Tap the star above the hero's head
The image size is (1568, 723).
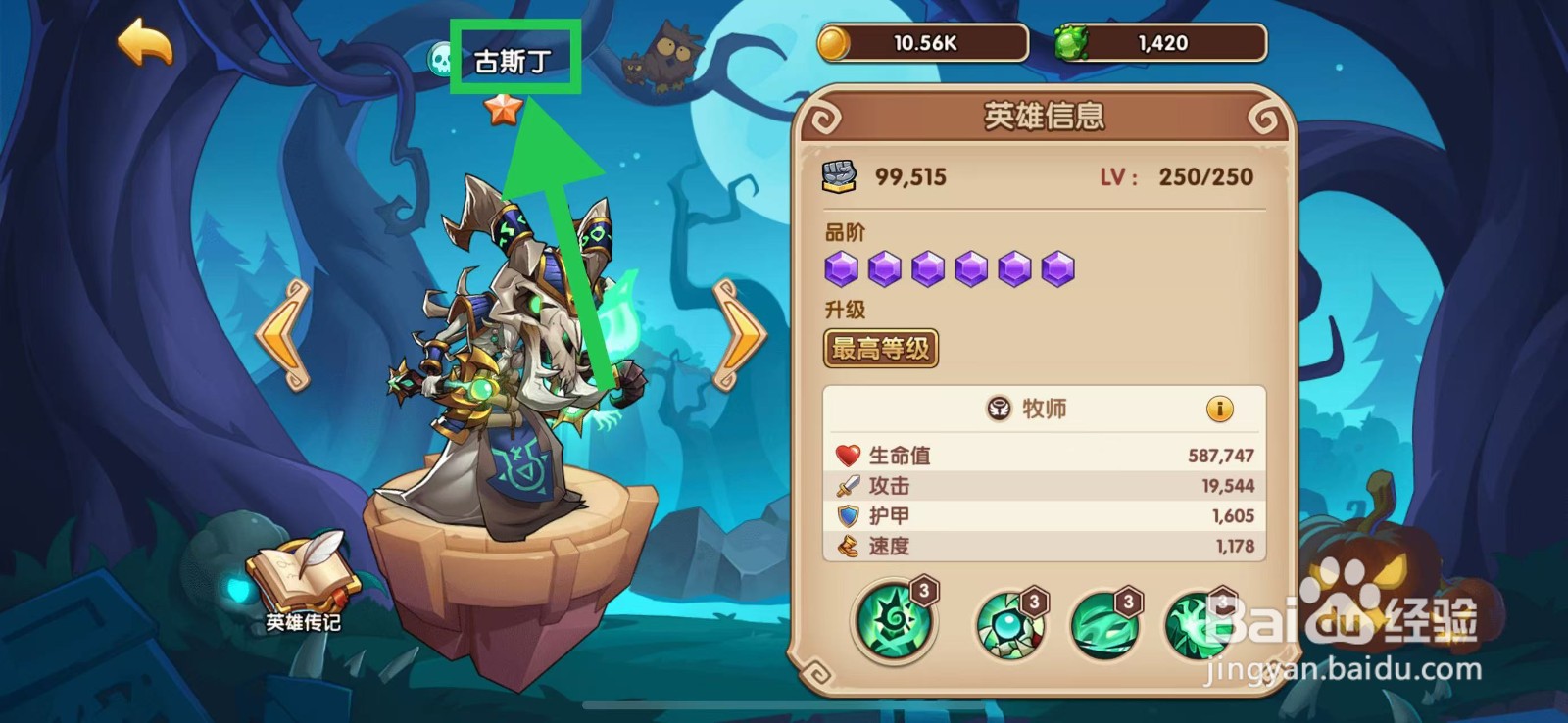[x=504, y=111]
